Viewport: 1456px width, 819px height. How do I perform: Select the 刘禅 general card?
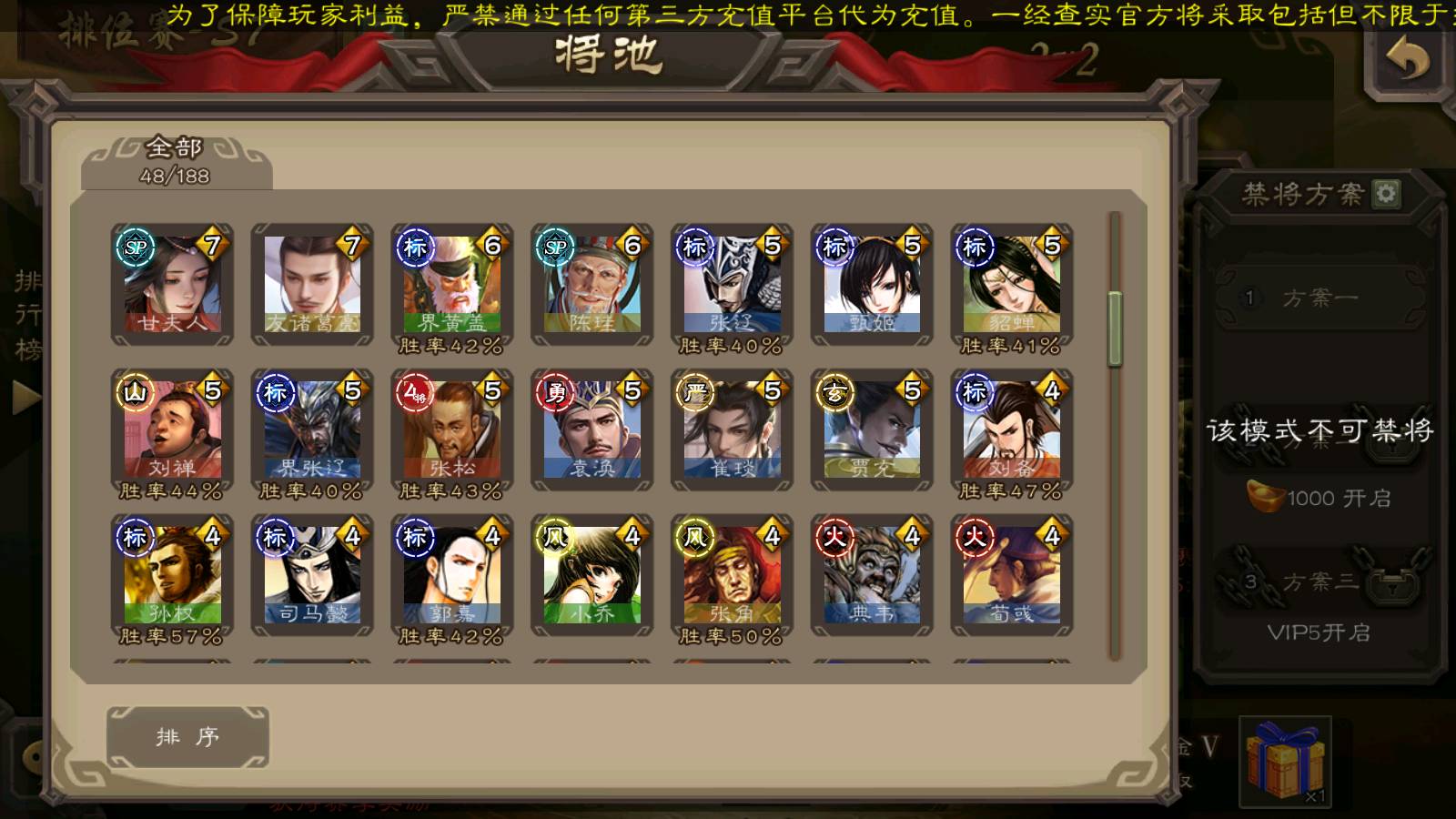172,430
